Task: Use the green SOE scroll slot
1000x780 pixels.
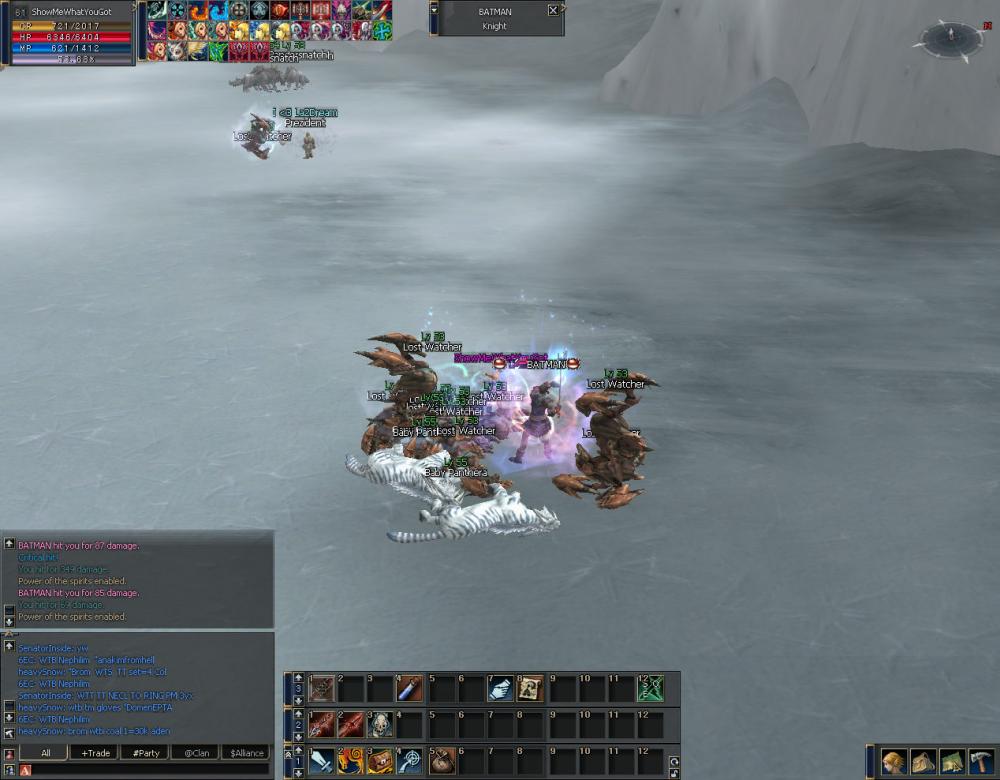Action: pyautogui.click(x=651, y=689)
